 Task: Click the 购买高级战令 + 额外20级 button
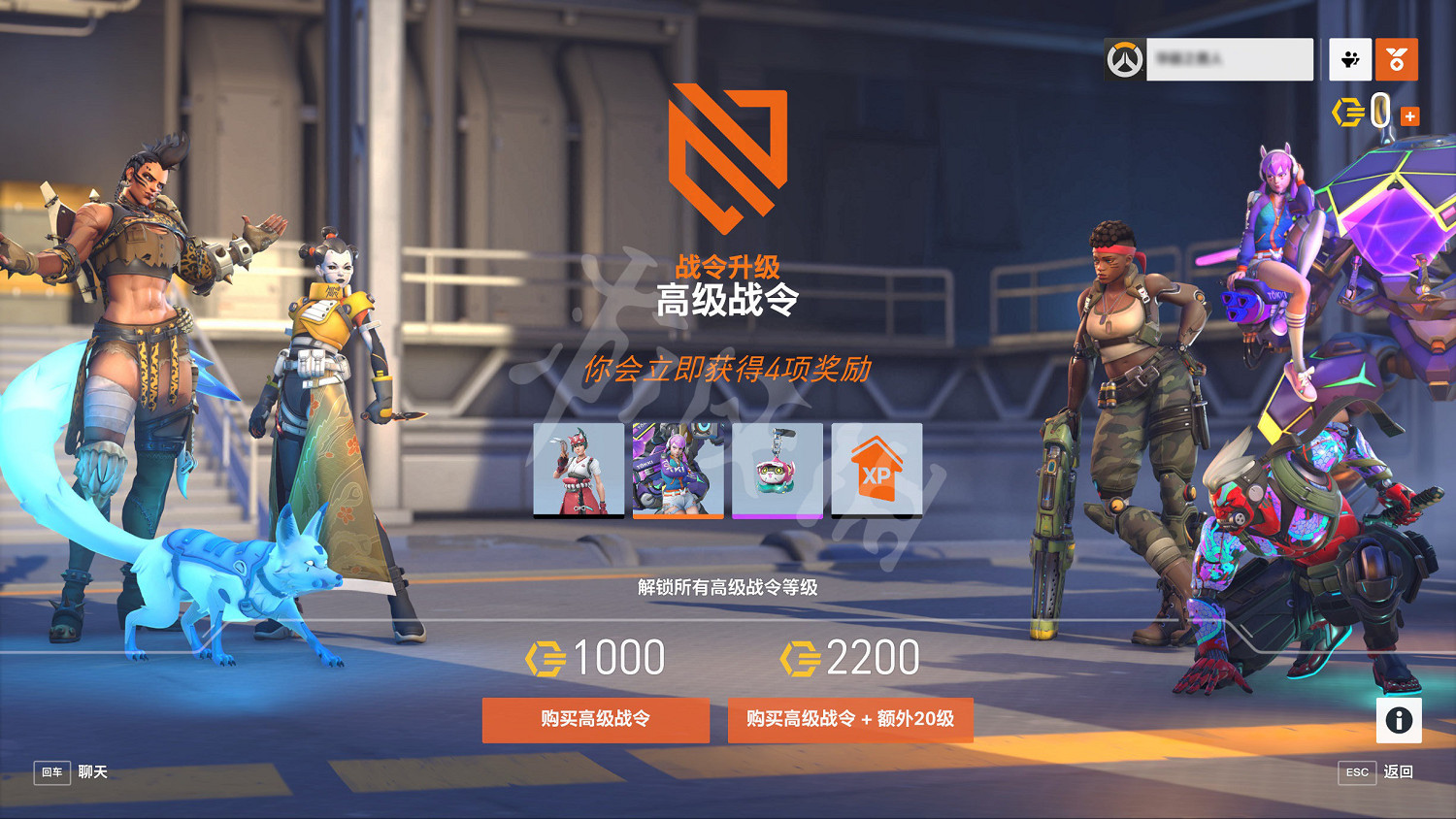pyautogui.click(x=851, y=720)
